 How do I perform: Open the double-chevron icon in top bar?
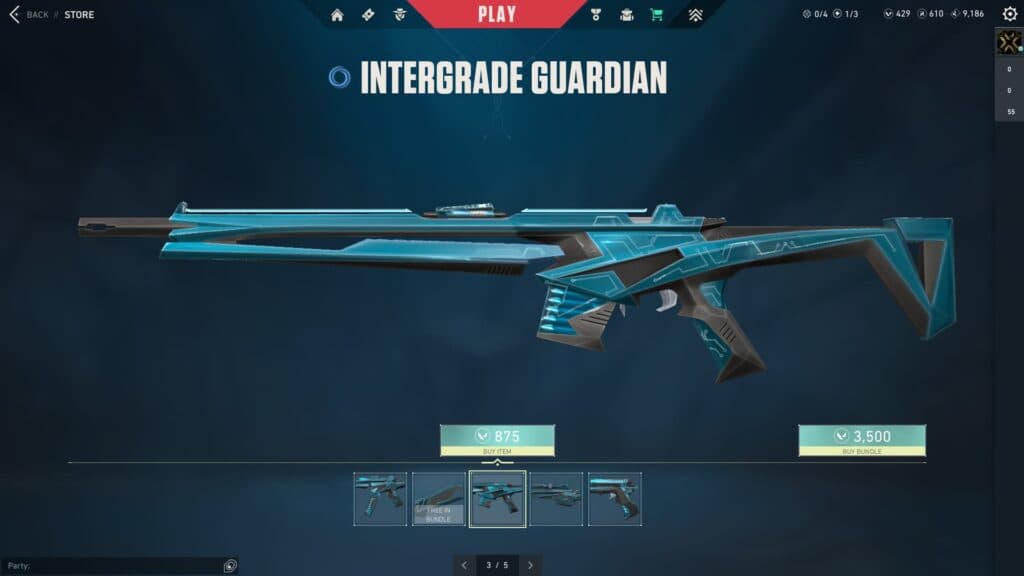coord(695,15)
